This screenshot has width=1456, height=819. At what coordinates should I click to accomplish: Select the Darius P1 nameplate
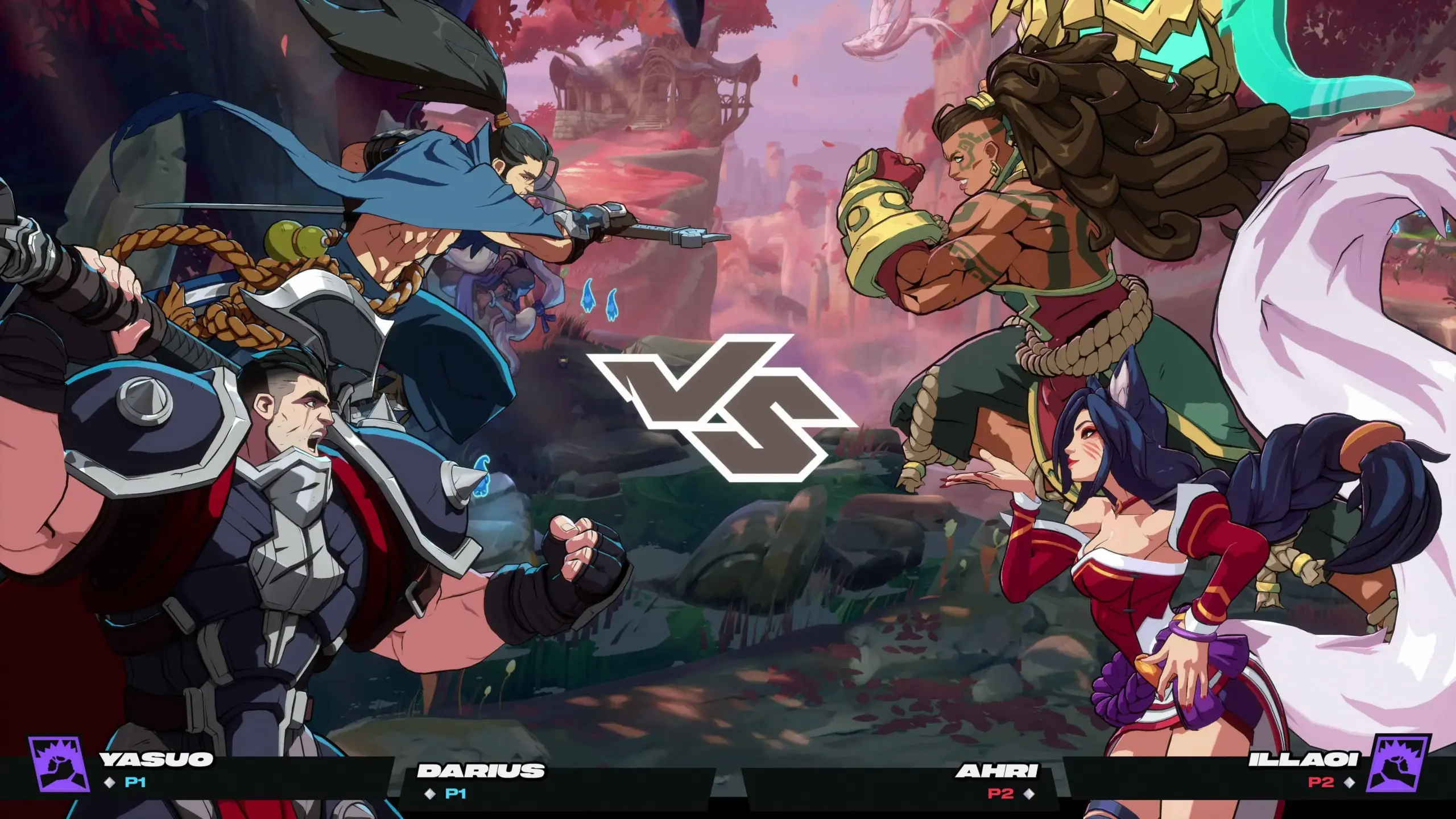[481, 780]
